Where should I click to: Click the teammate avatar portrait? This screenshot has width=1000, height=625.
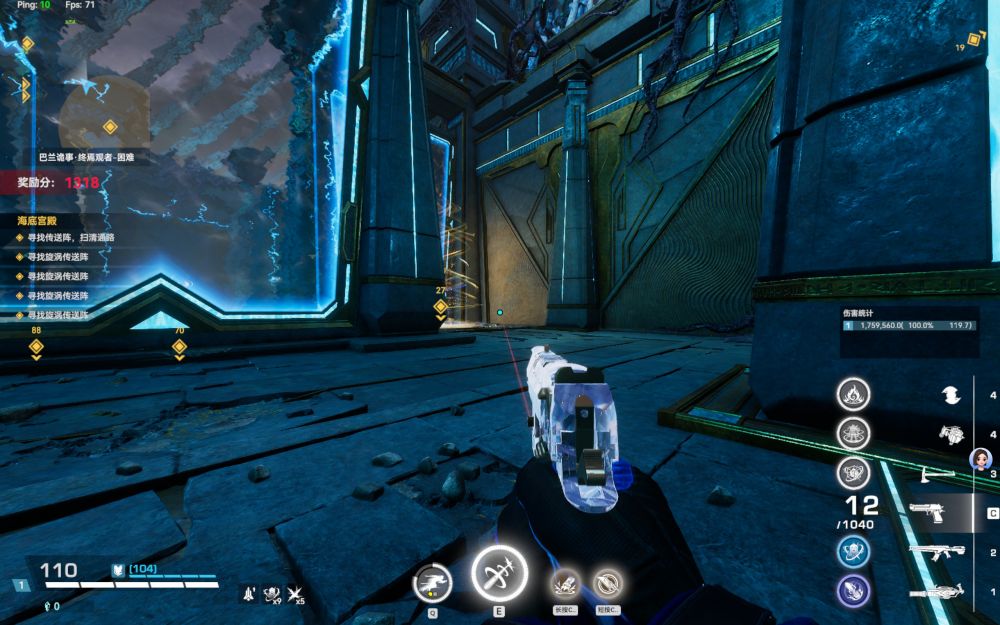point(981,459)
